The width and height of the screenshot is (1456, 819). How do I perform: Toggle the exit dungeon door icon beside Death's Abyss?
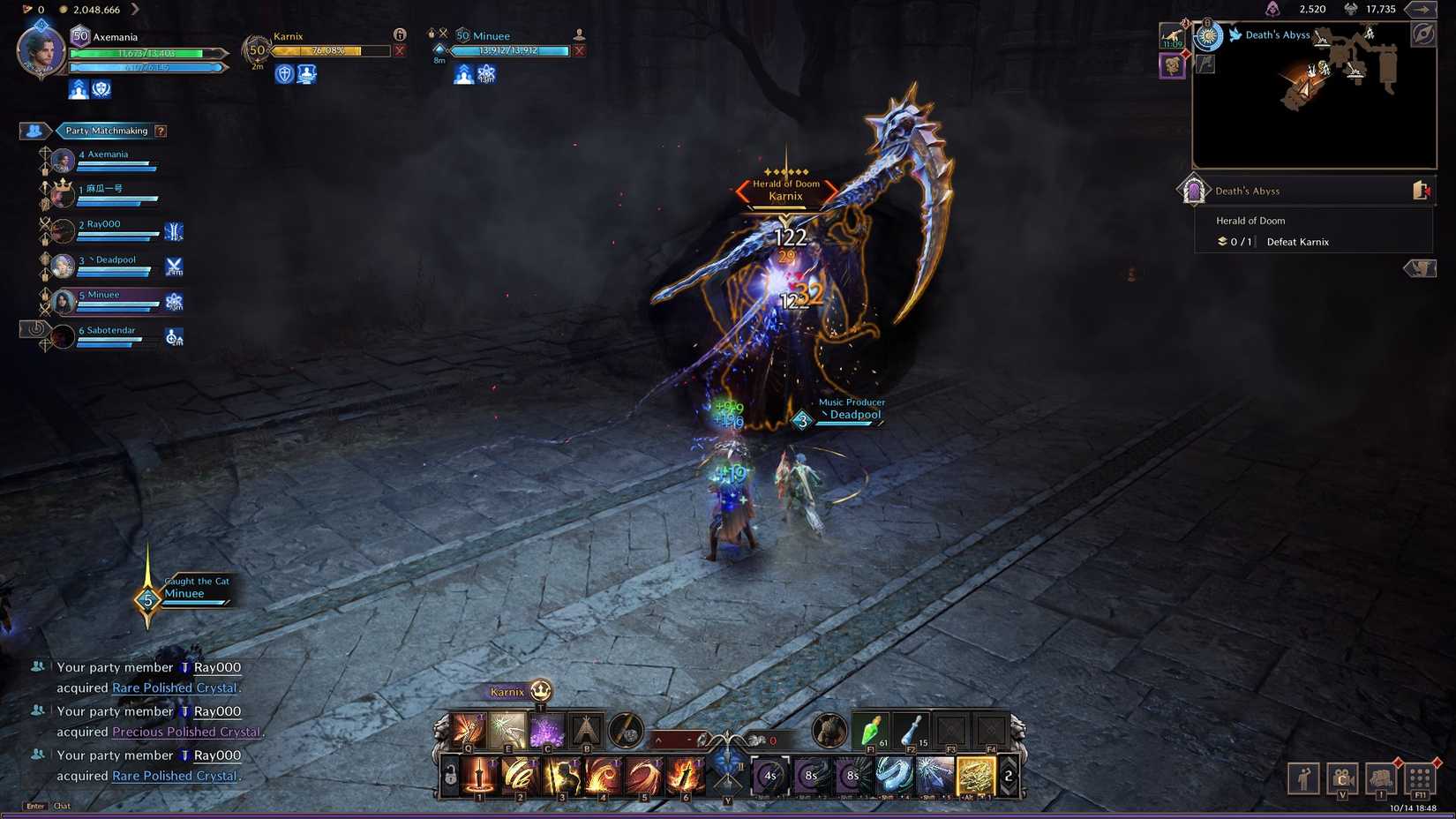click(x=1422, y=189)
